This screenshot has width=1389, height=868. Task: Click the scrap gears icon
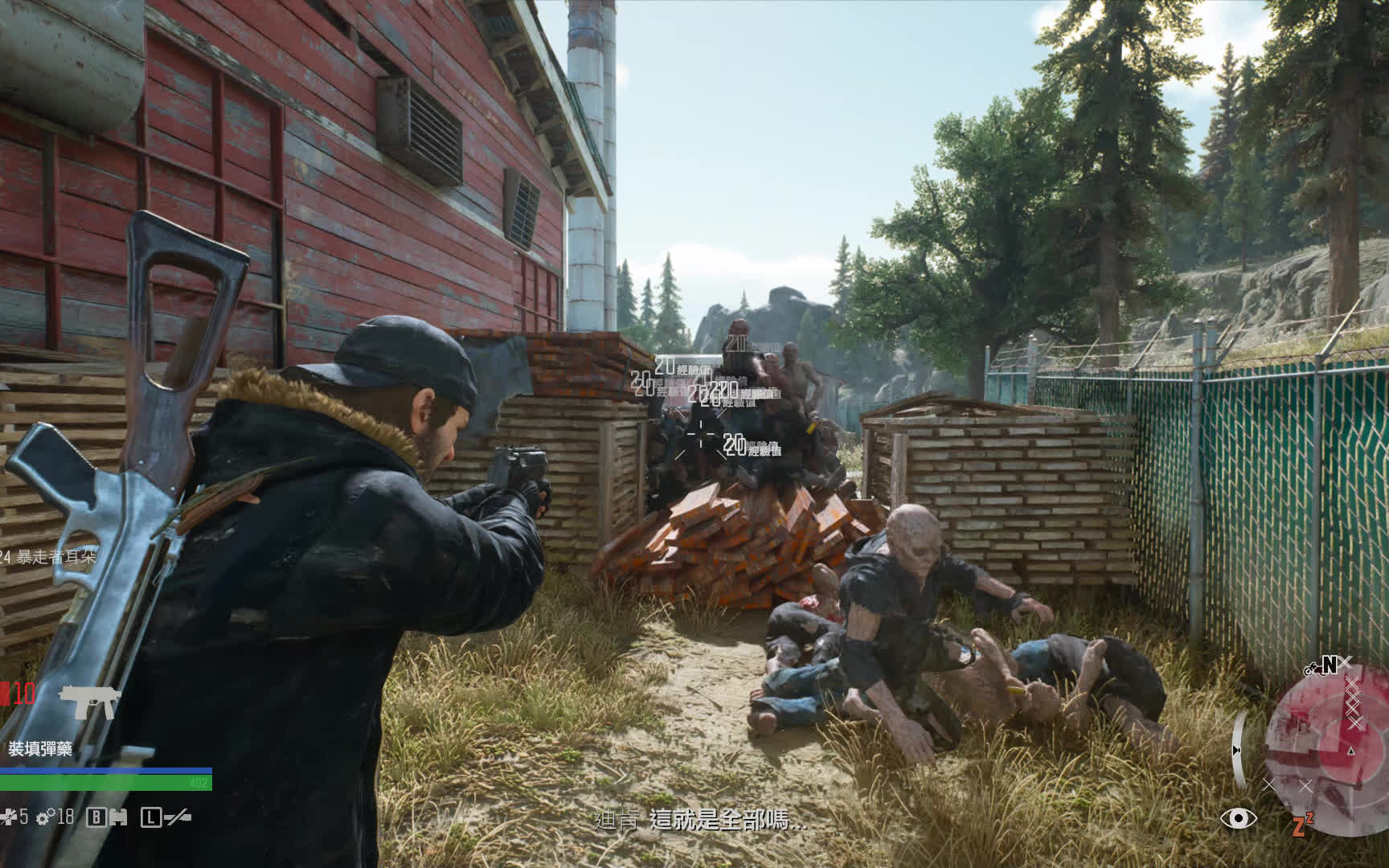[x=46, y=817]
